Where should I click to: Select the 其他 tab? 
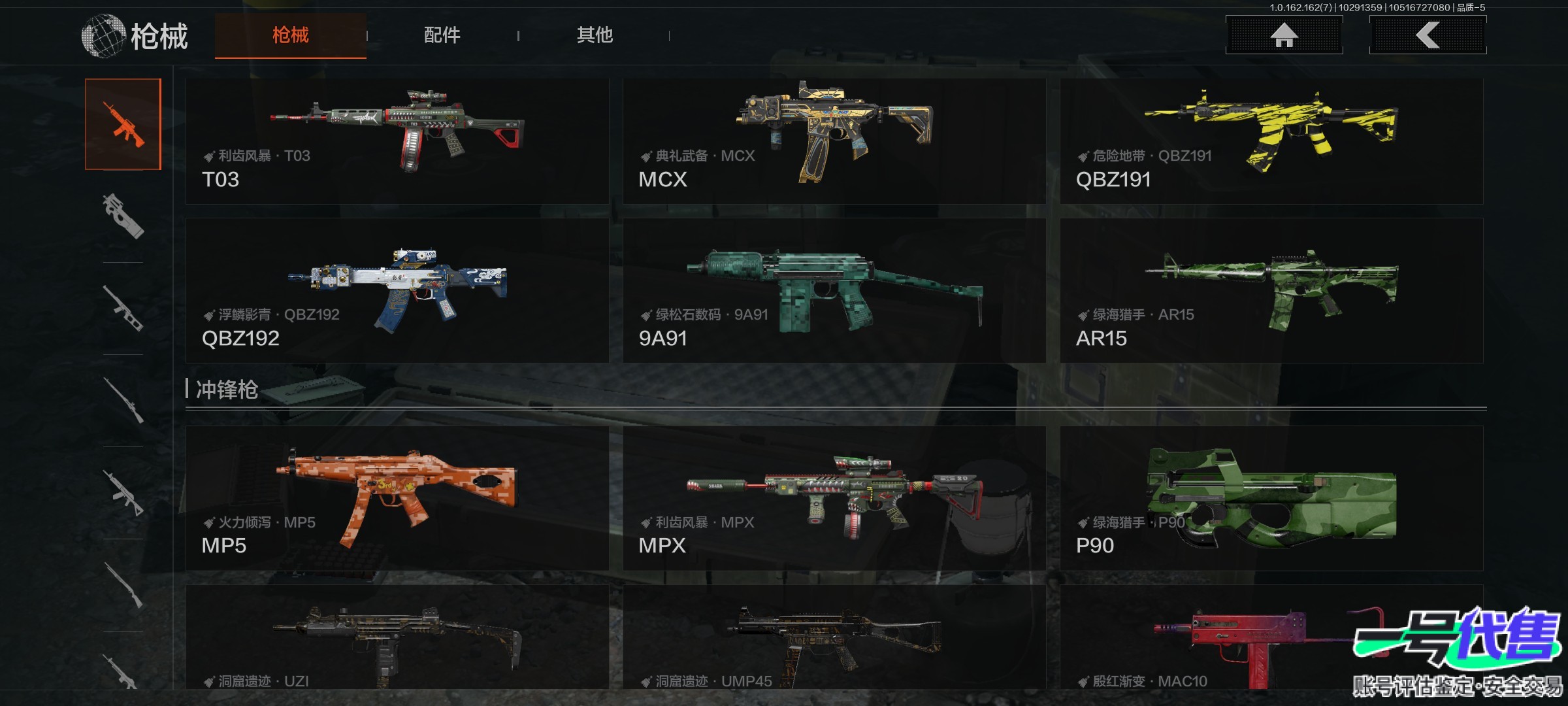(x=595, y=35)
